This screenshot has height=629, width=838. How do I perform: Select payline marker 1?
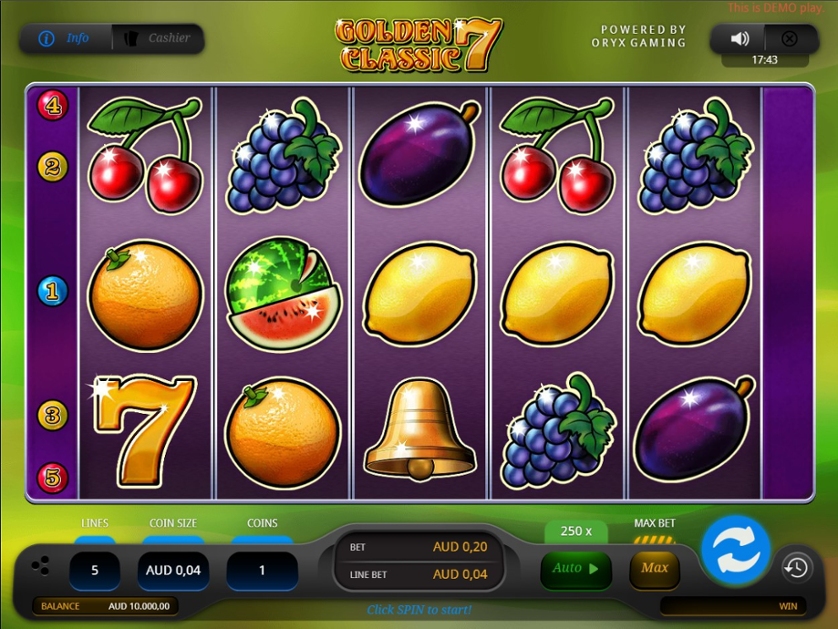pyautogui.click(x=52, y=291)
